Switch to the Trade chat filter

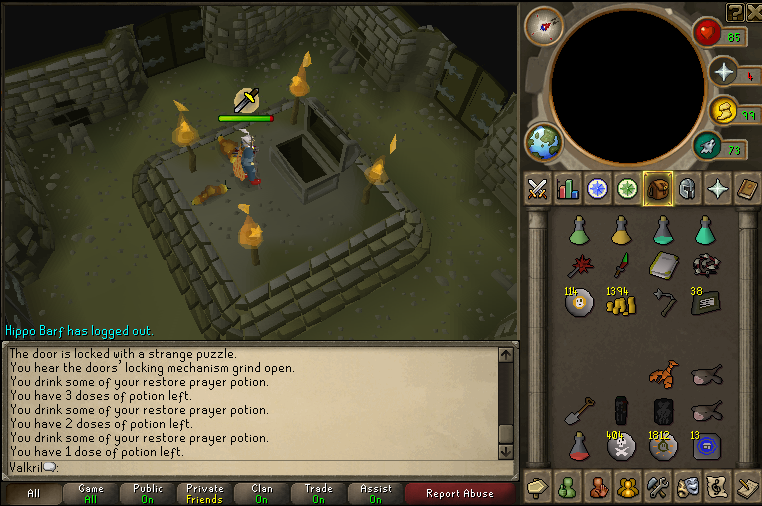[x=319, y=493]
